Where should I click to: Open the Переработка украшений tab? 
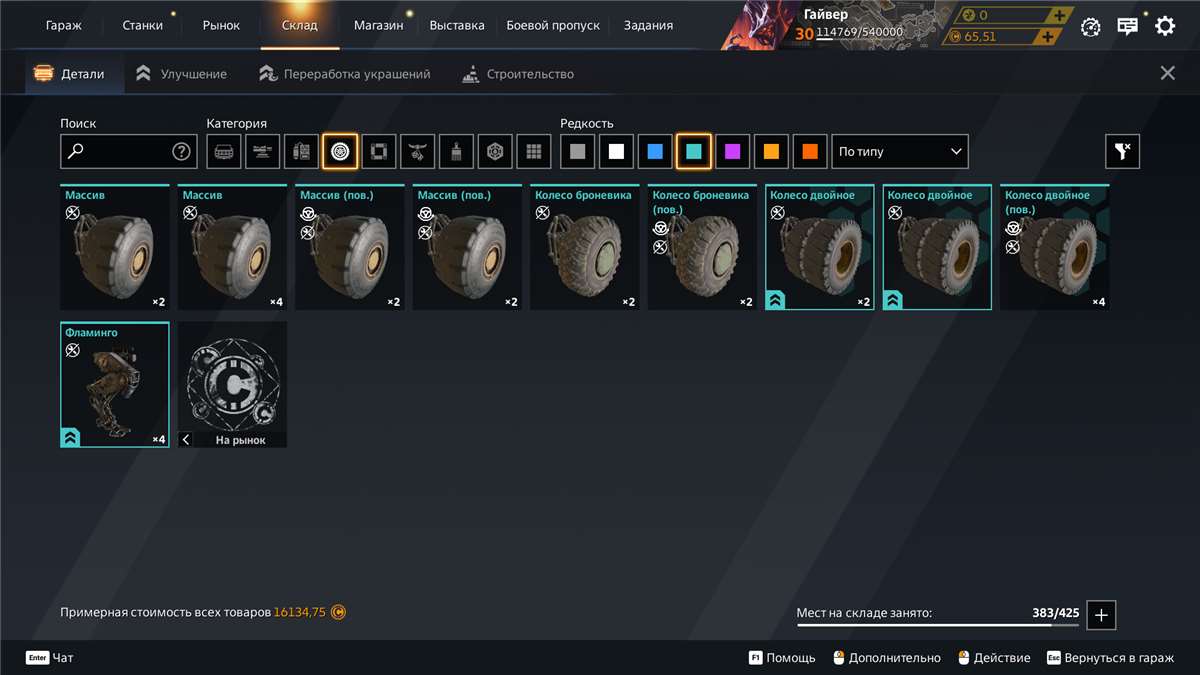345,74
